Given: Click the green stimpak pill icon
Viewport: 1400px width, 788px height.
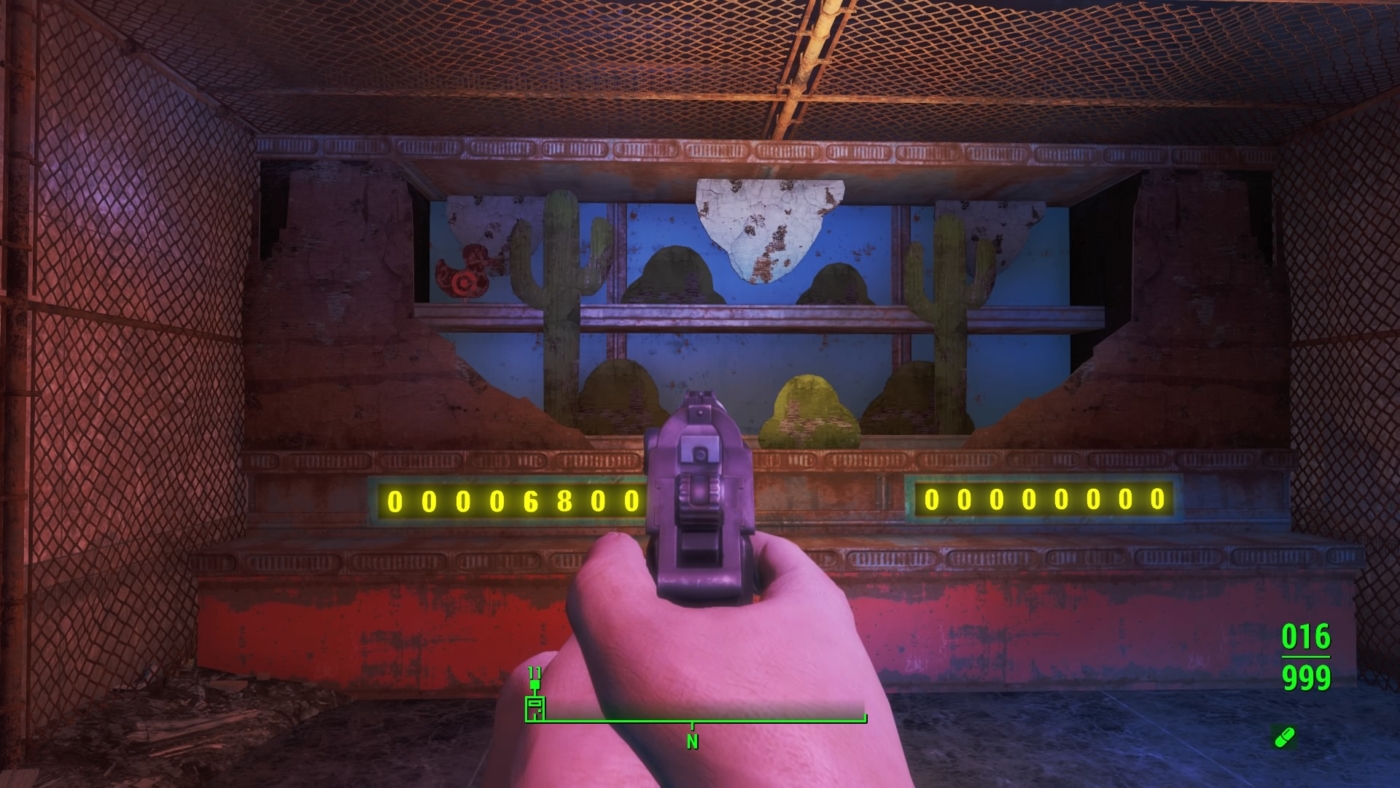Looking at the screenshot, I should pyautogui.click(x=1286, y=738).
